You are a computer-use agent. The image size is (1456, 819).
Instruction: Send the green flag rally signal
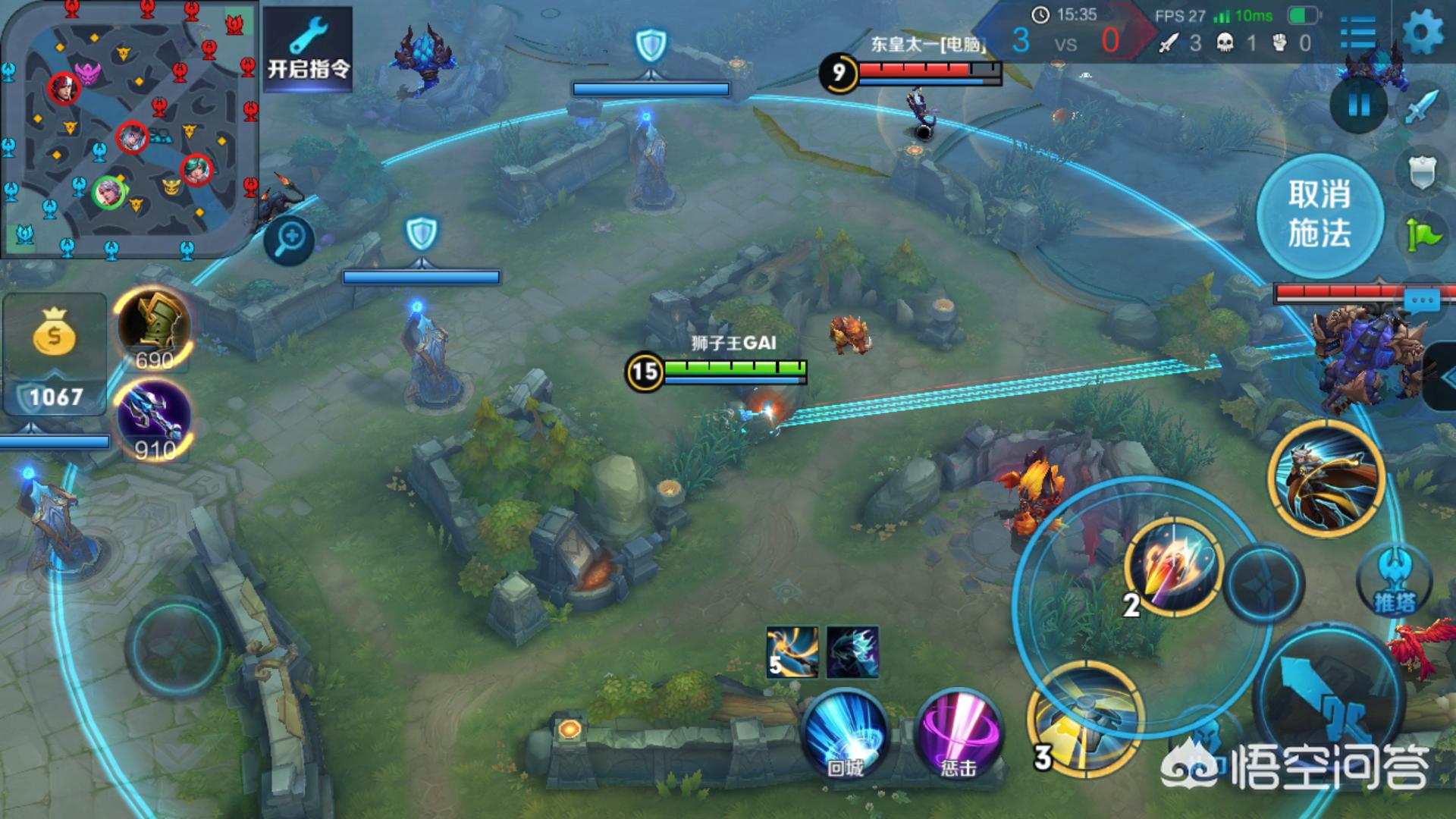coord(1423,235)
